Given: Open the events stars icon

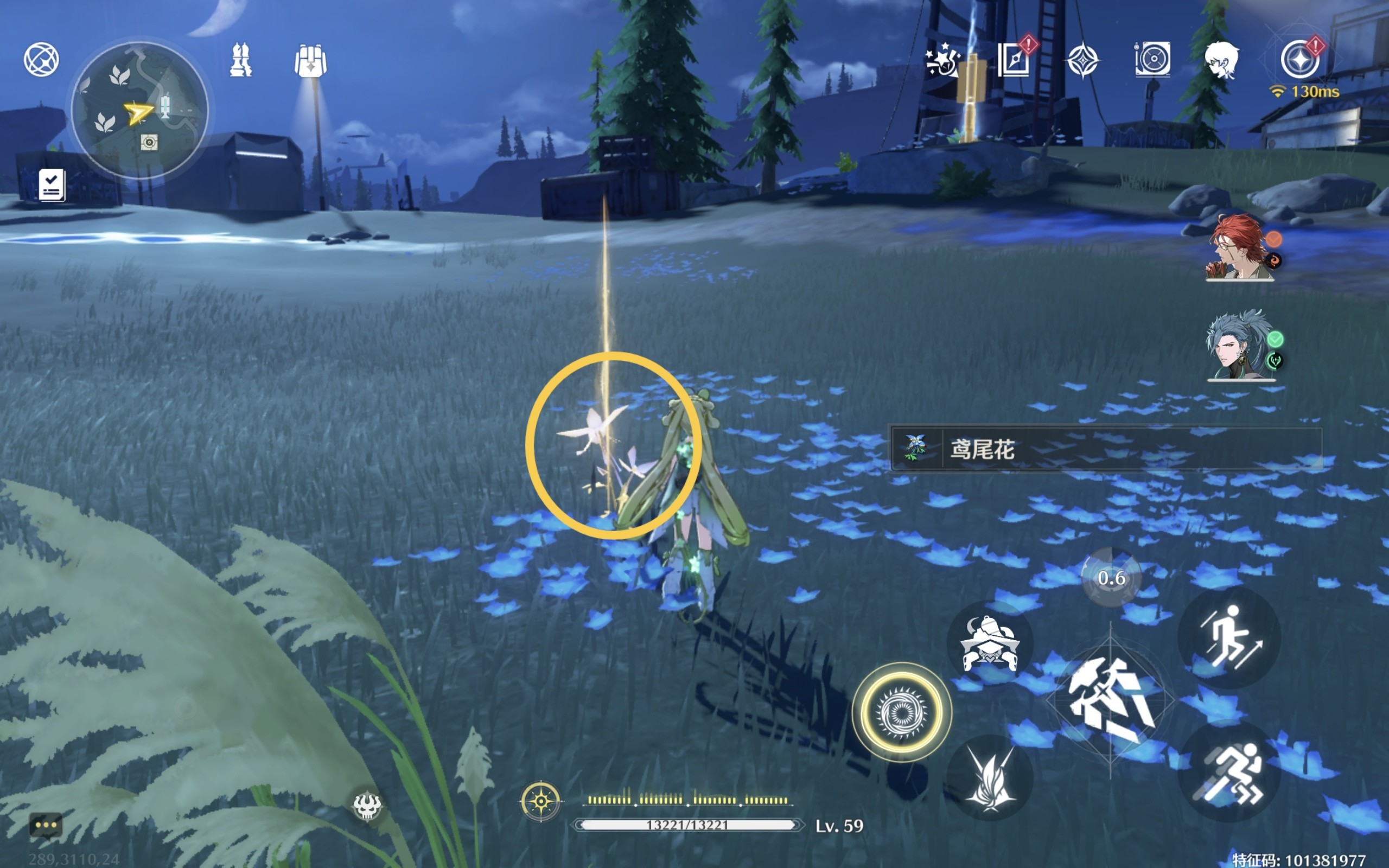Looking at the screenshot, I should tap(942, 60).
